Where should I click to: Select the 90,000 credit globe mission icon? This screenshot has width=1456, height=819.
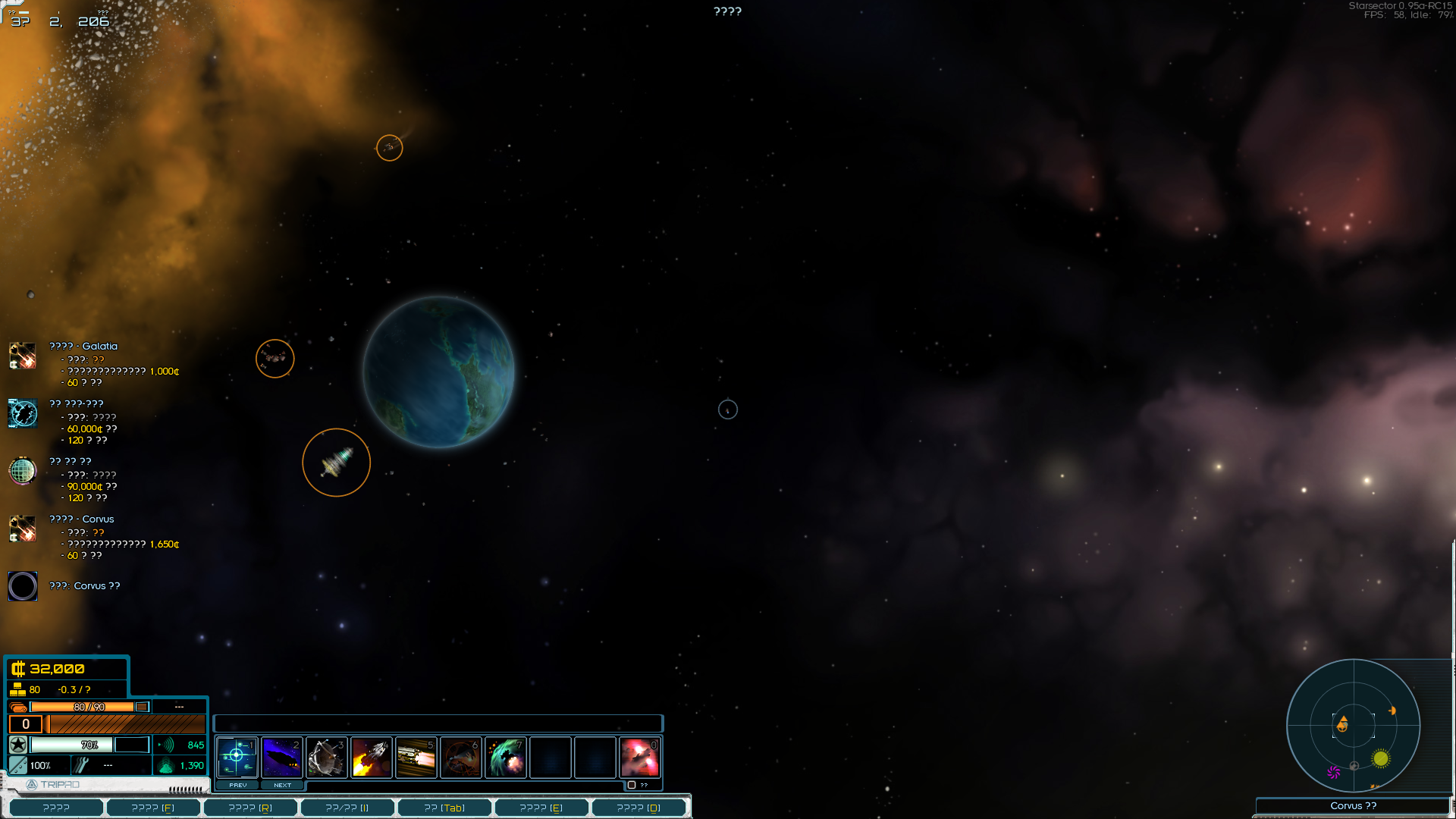coord(23,471)
